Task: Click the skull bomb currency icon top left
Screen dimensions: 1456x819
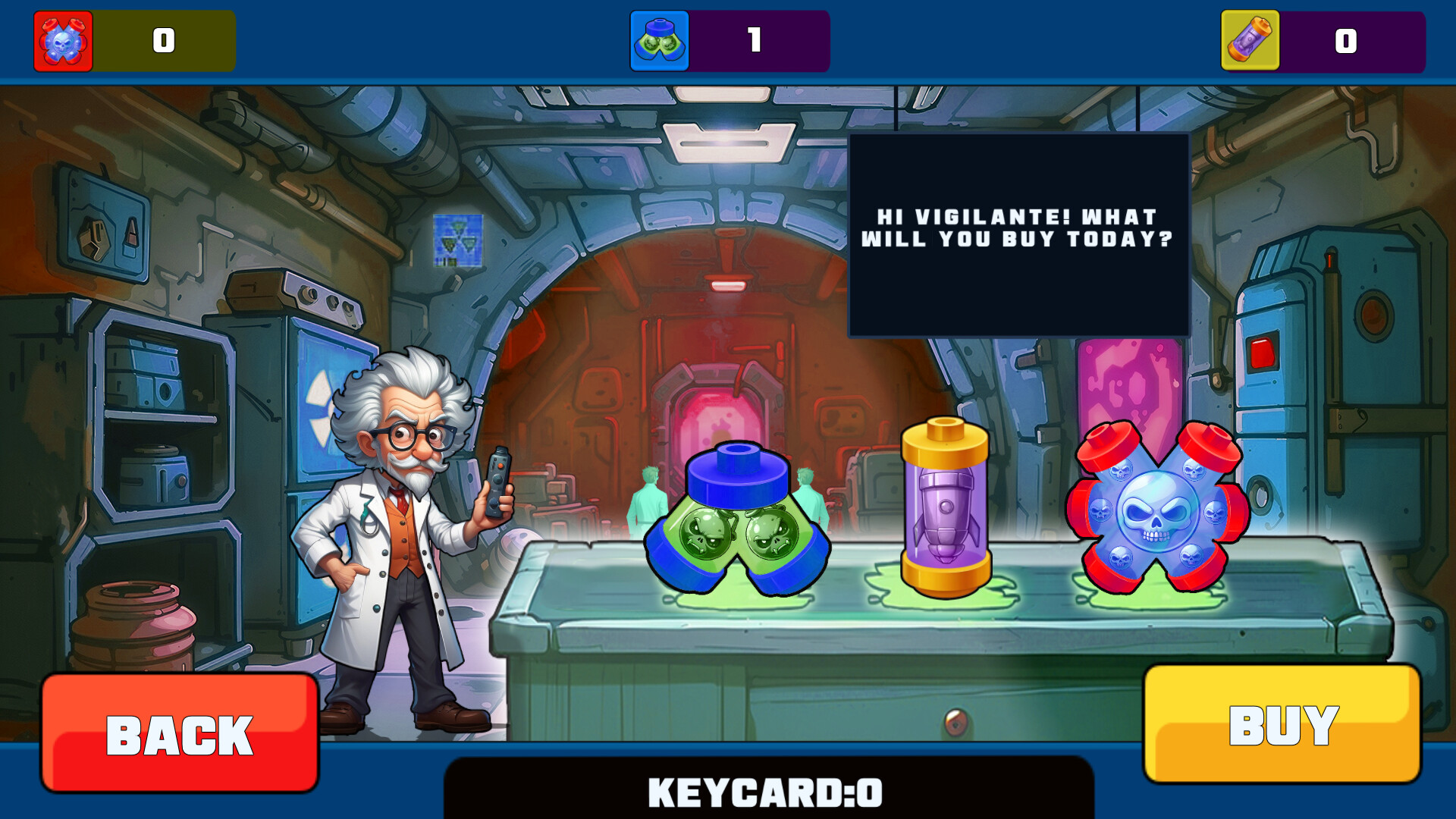Action: [x=61, y=41]
